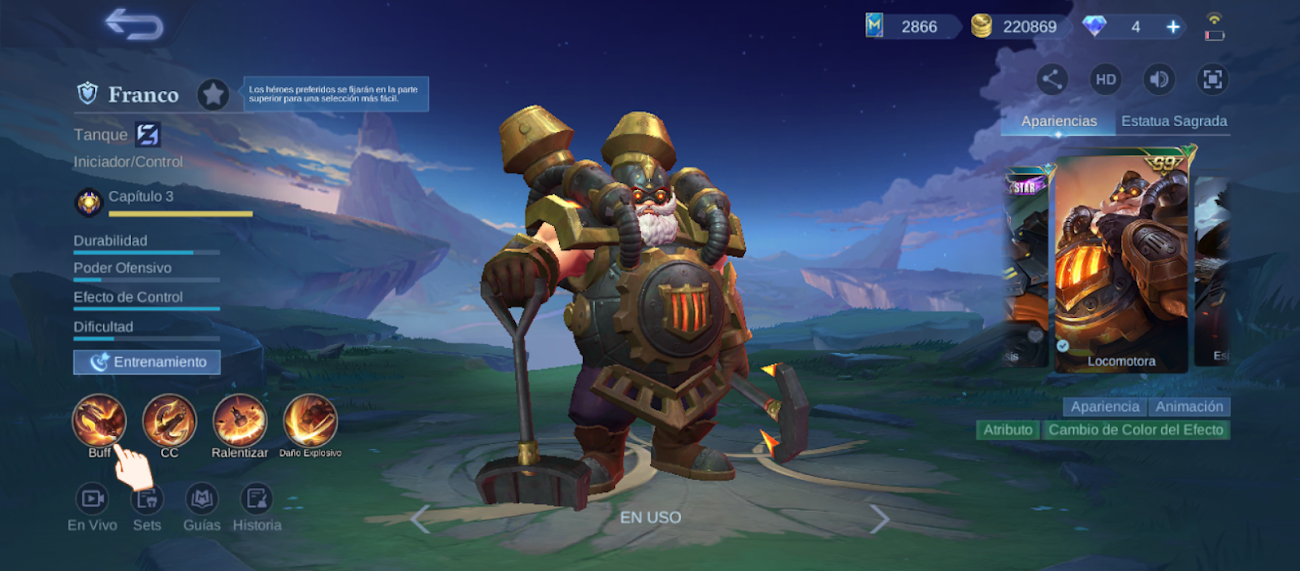The image size is (1300, 571).
Task: Select the Daño Explosivo skill icon
Action: 310,421
